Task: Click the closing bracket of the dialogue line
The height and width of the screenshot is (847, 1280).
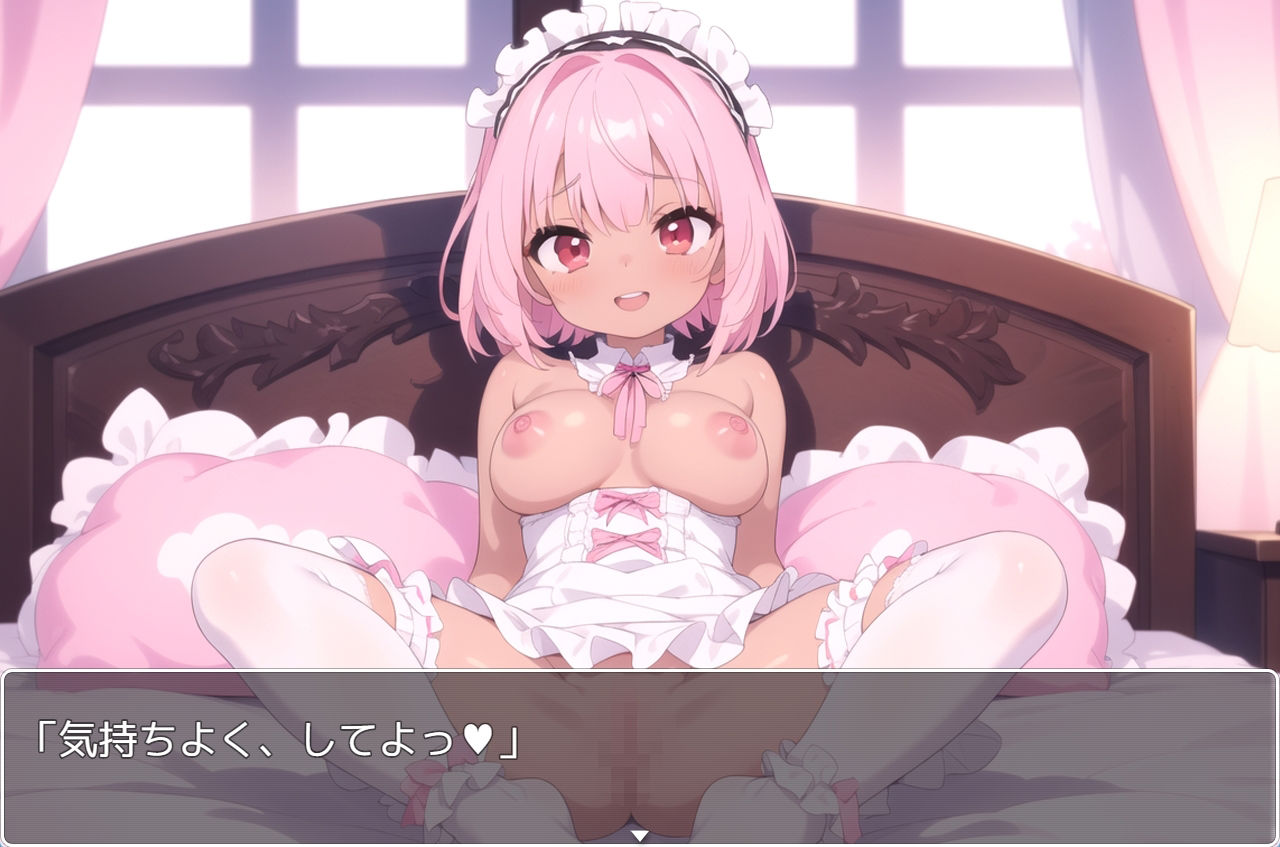Action: coord(510,742)
